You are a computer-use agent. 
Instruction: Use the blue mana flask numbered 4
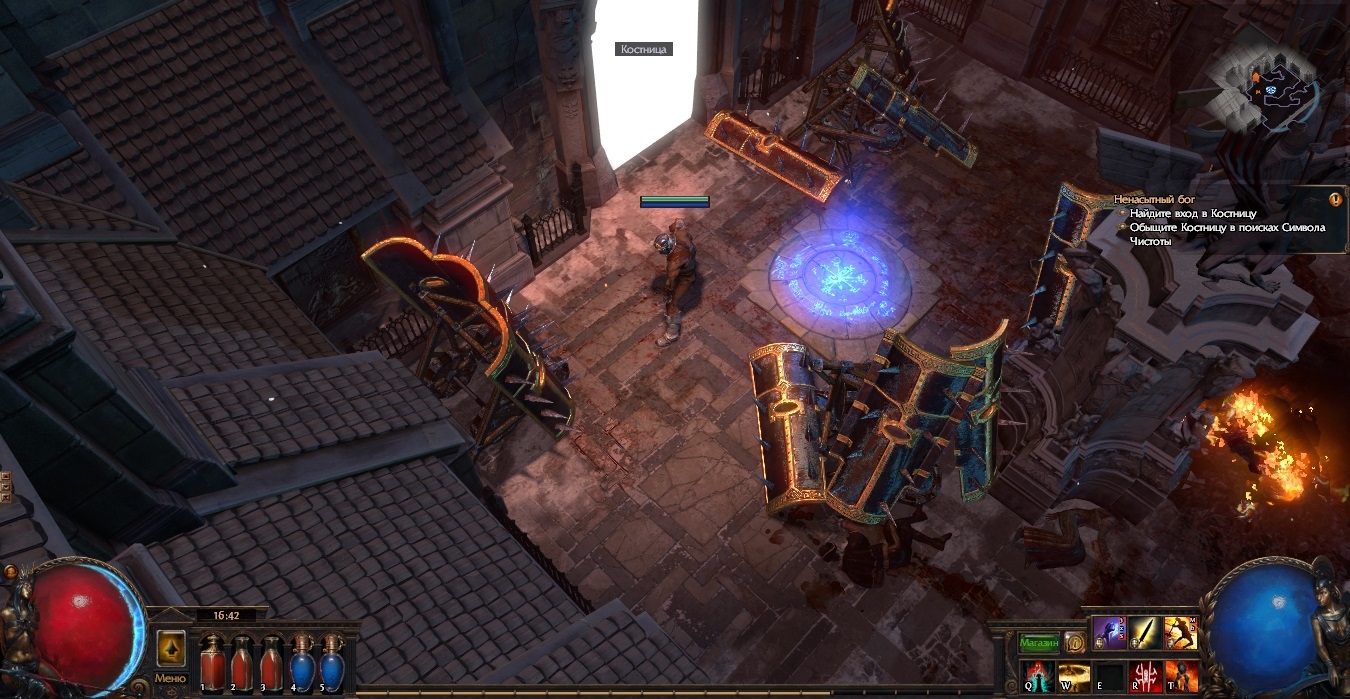pyautogui.click(x=301, y=662)
